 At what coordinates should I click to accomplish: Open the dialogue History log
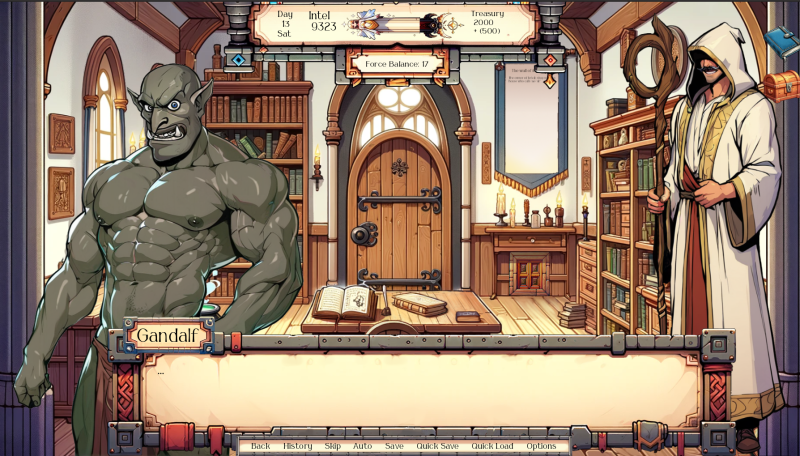click(297, 446)
